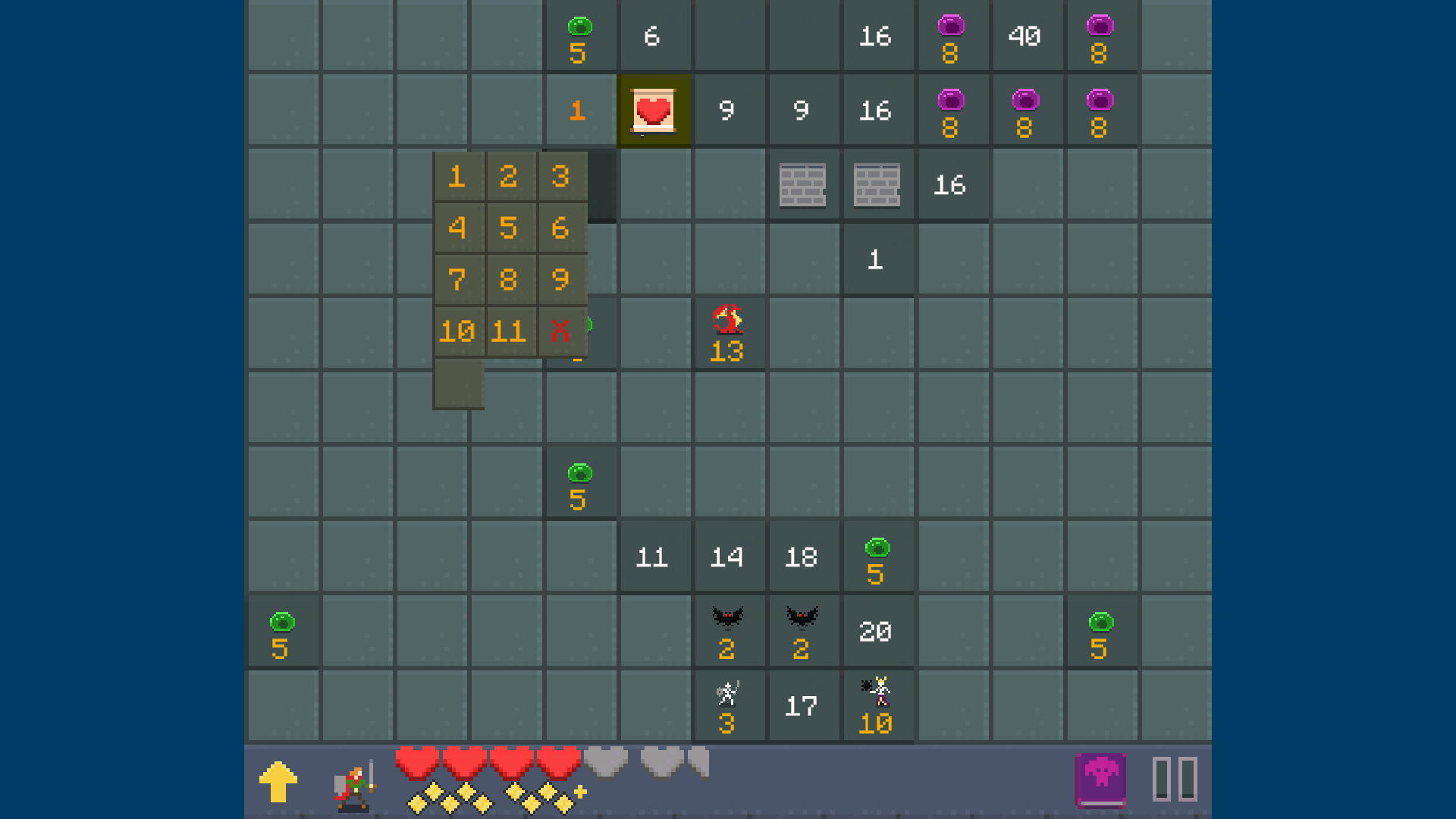
Task: Reveal the tile showing 40
Action: tap(1027, 36)
